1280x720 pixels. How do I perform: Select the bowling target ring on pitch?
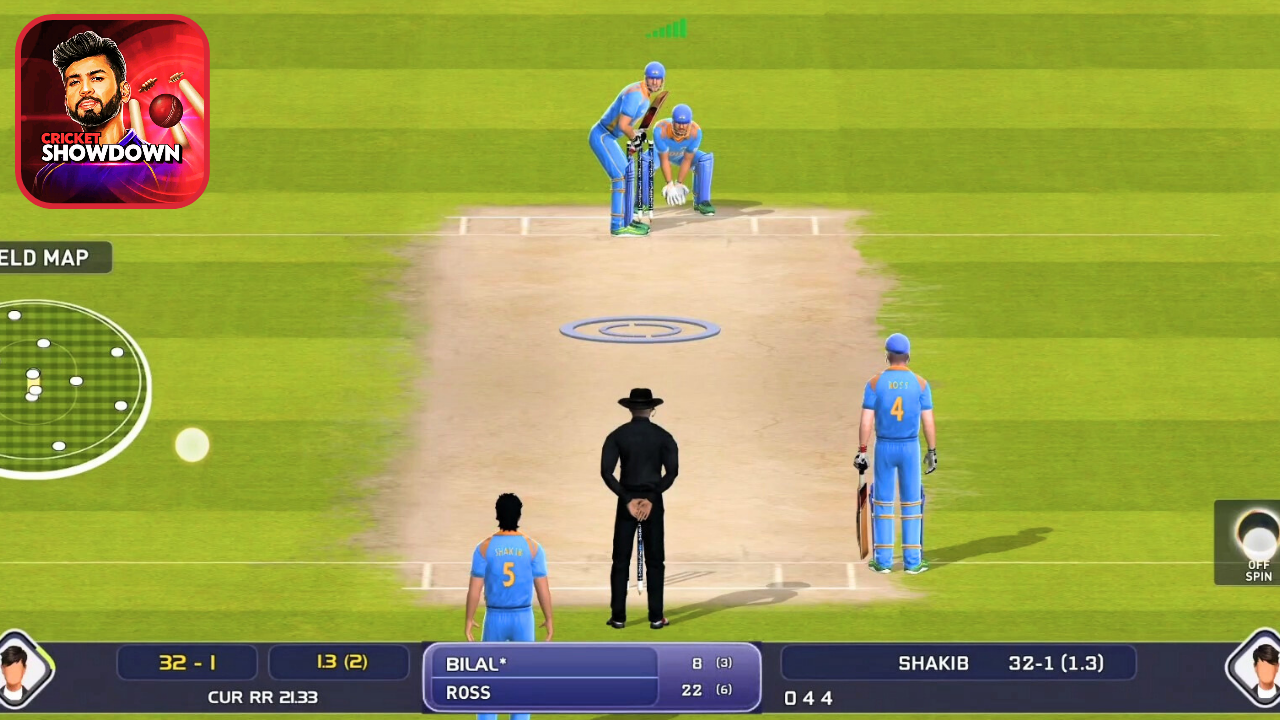[640, 328]
